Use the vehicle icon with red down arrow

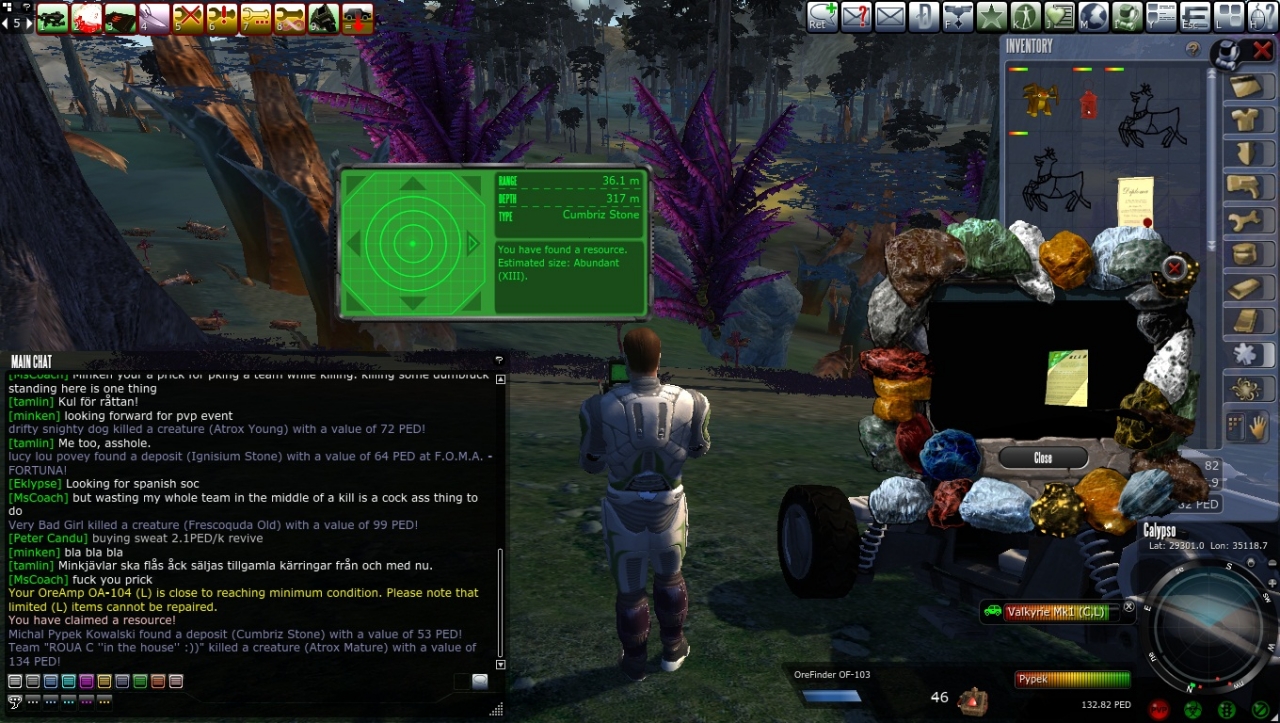click(x=357, y=17)
